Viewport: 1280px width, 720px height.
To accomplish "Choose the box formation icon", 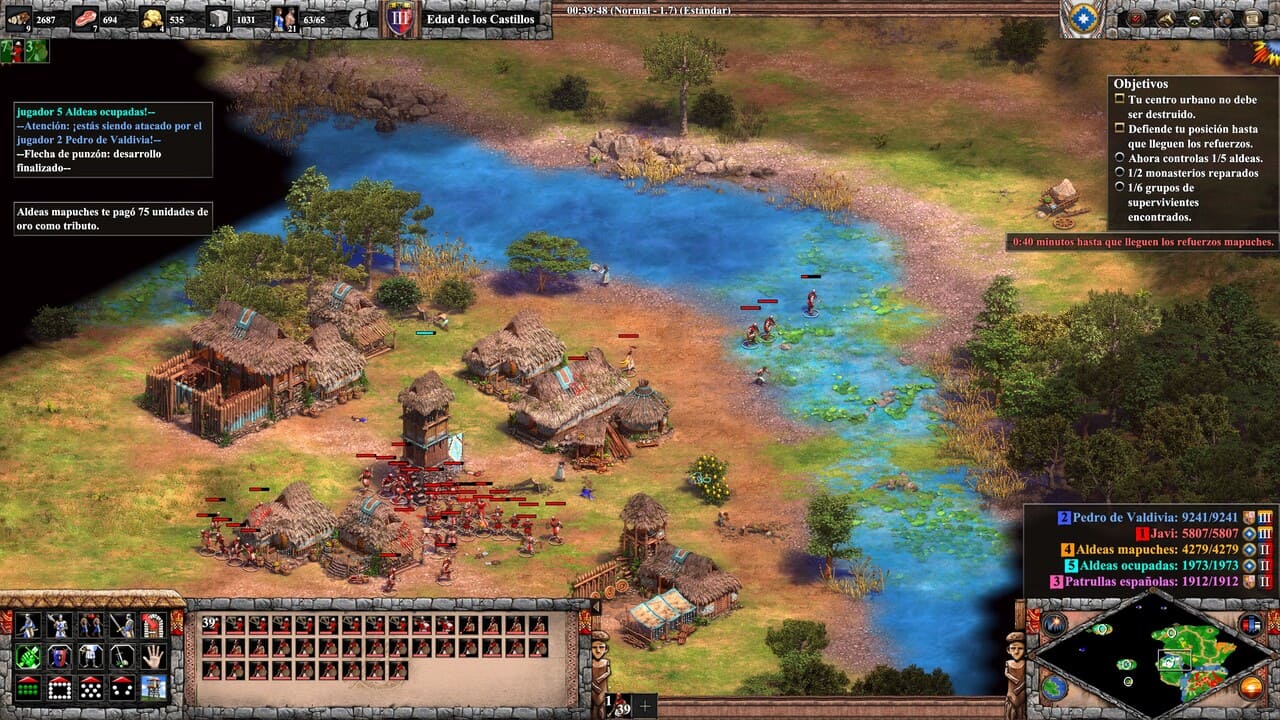I will tap(59, 688).
